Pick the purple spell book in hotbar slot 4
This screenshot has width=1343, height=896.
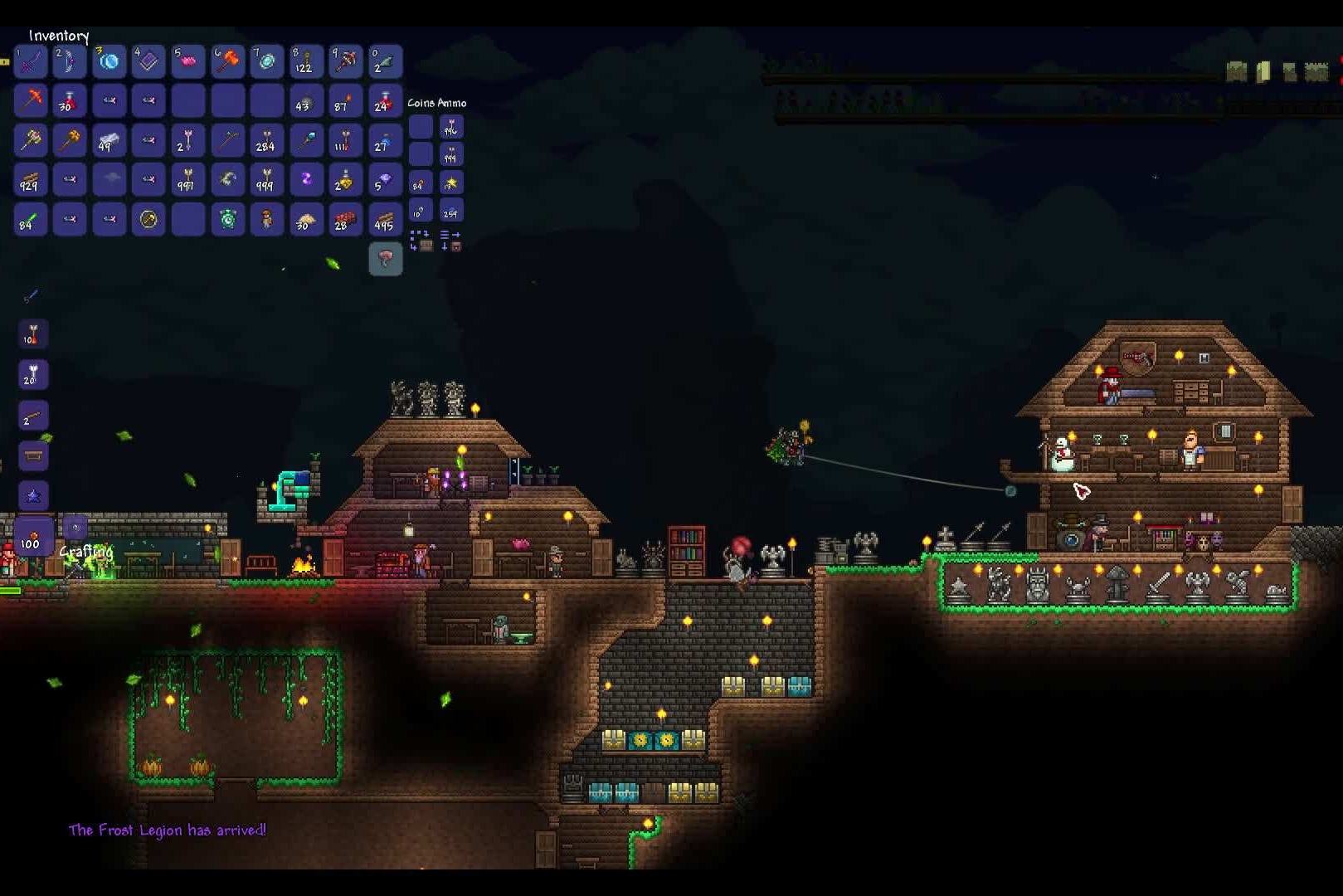coord(148,61)
